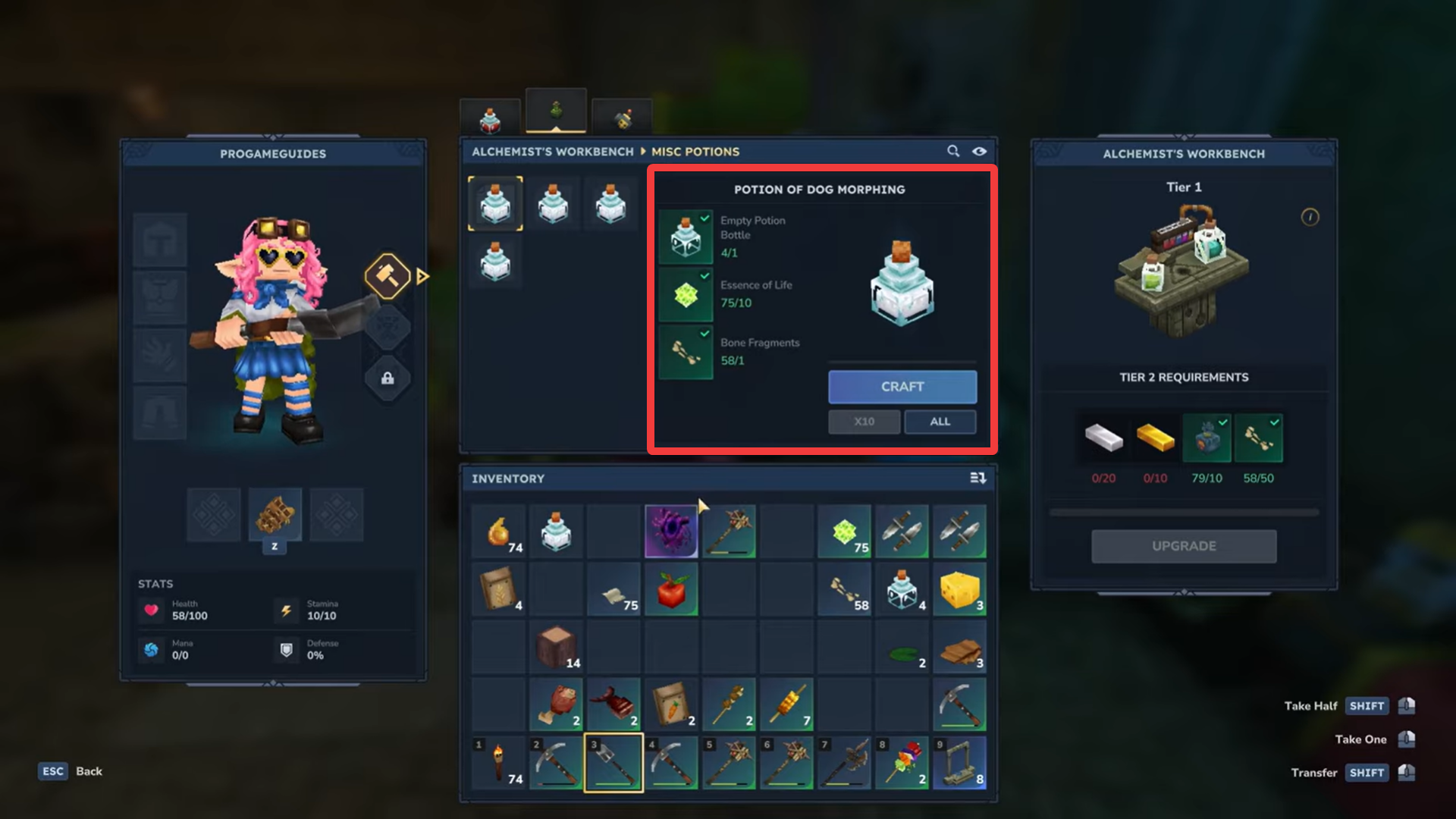The image size is (1456, 819).
Task: Click the Essence of Life checkmark on Tier 2 requirements
Action: [1222, 422]
